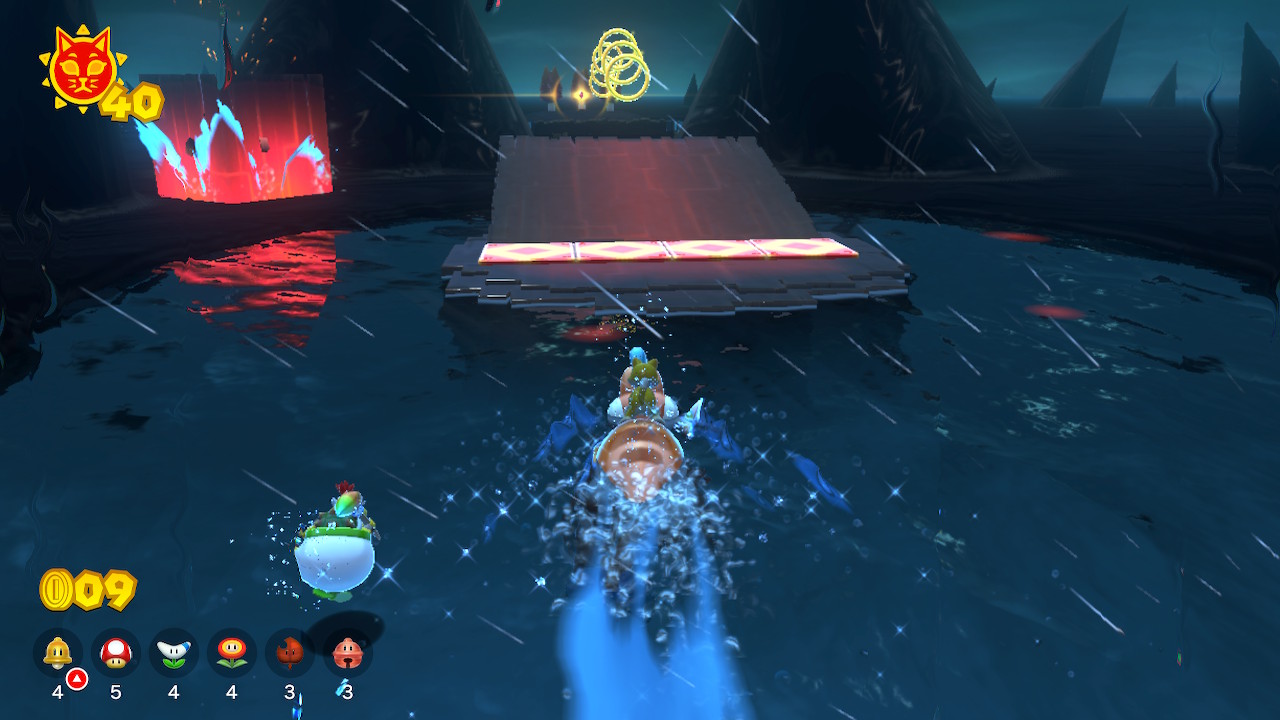Viewport: 1280px width, 720px height.
Task: Use the Super Leaf reserve item
Action: click(x=290, y=653)
